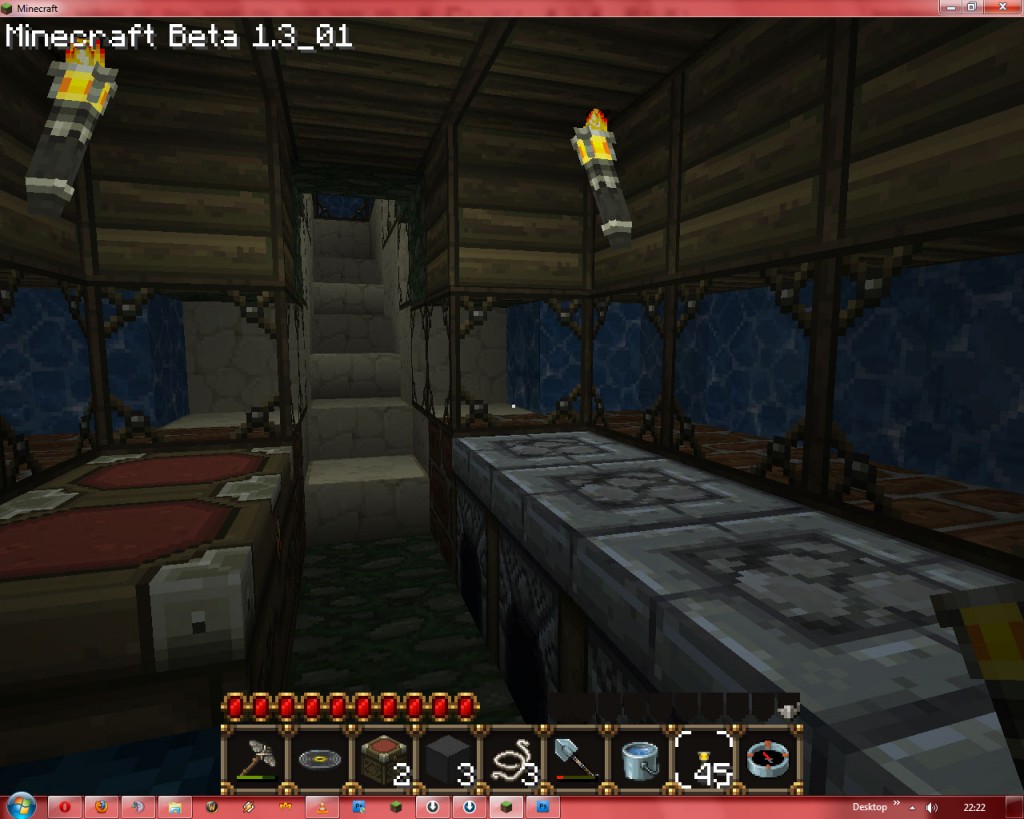Select the water bucket slot
Screen dimensions: 1024x819
tap(638, 759)
